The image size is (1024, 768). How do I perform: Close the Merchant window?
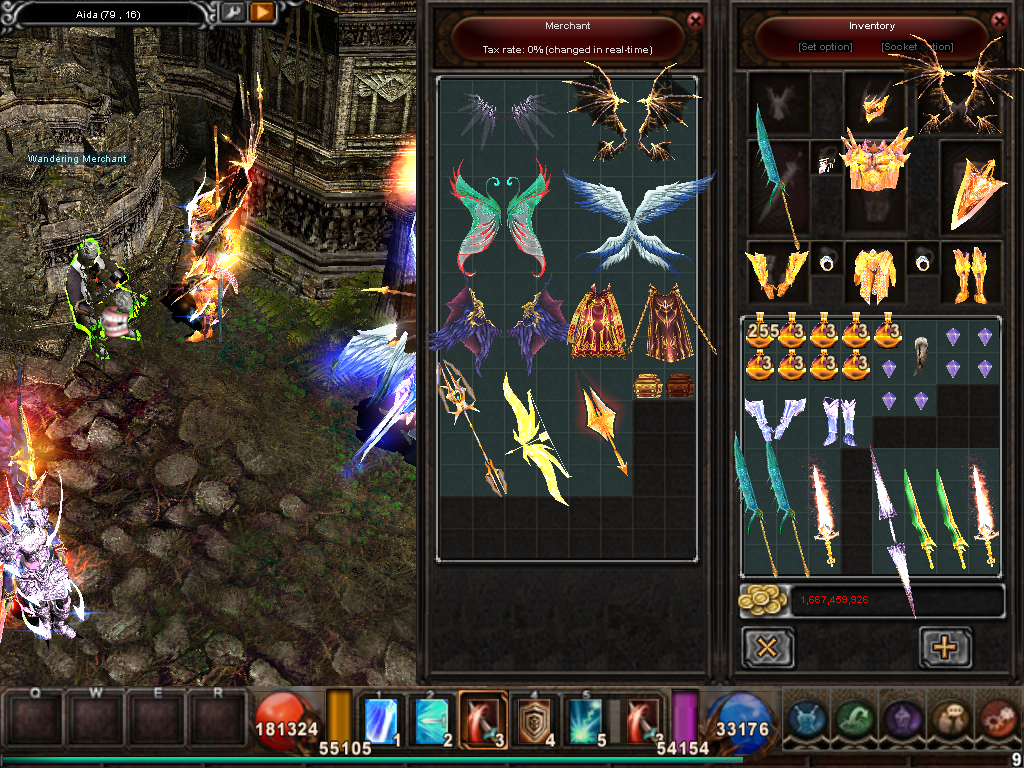pyautogui.click(x=696, y=19)
